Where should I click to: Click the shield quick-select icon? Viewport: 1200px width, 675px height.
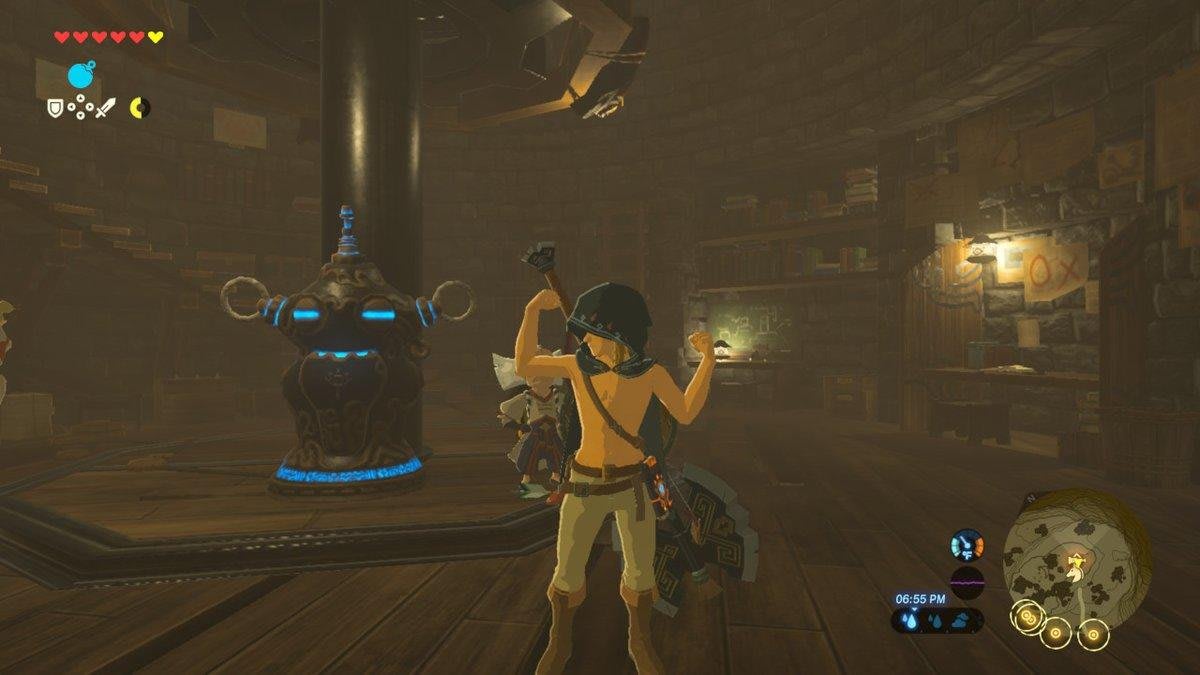pyautogui.click(x=55, y=107)
